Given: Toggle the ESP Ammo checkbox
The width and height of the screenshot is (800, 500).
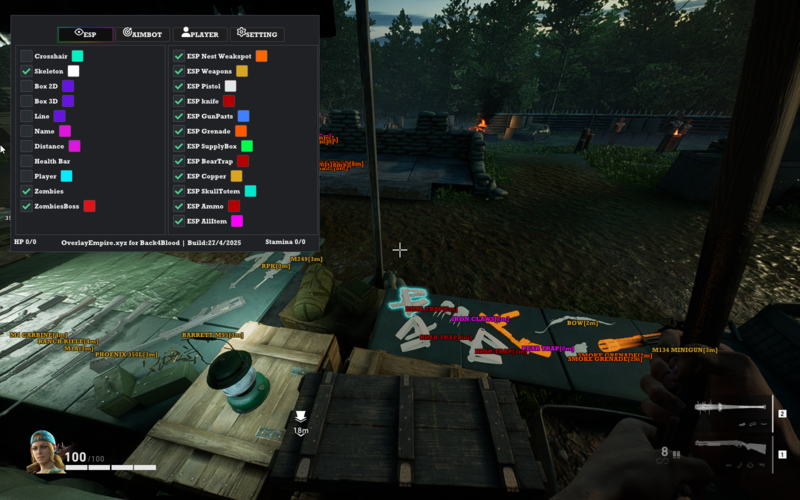Looking at the screenshot, I should point(179,206).
